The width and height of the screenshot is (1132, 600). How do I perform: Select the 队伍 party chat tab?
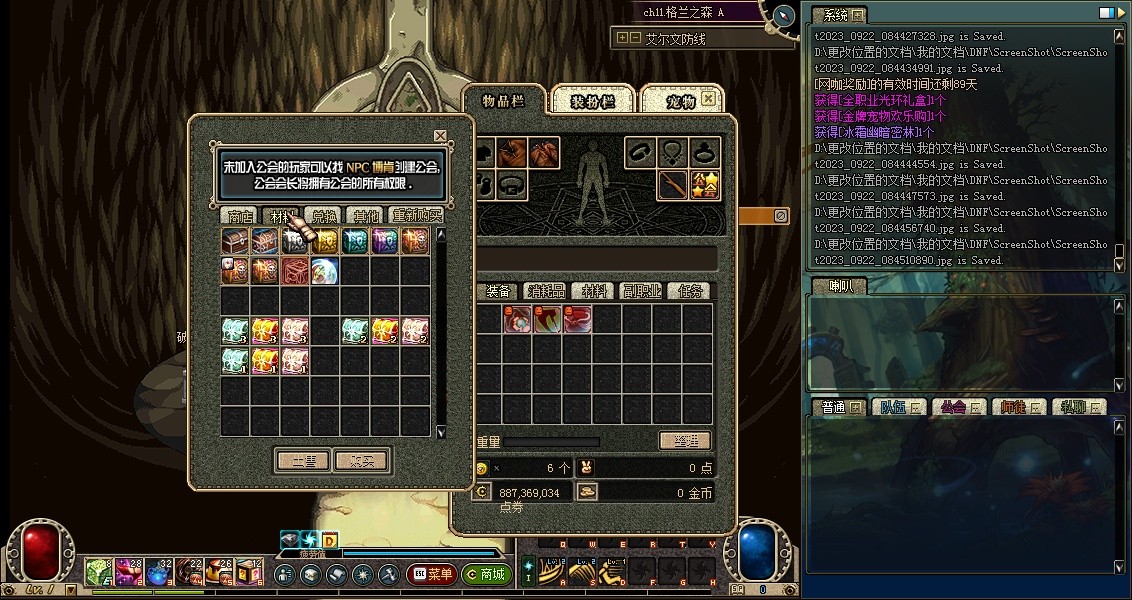896,407
